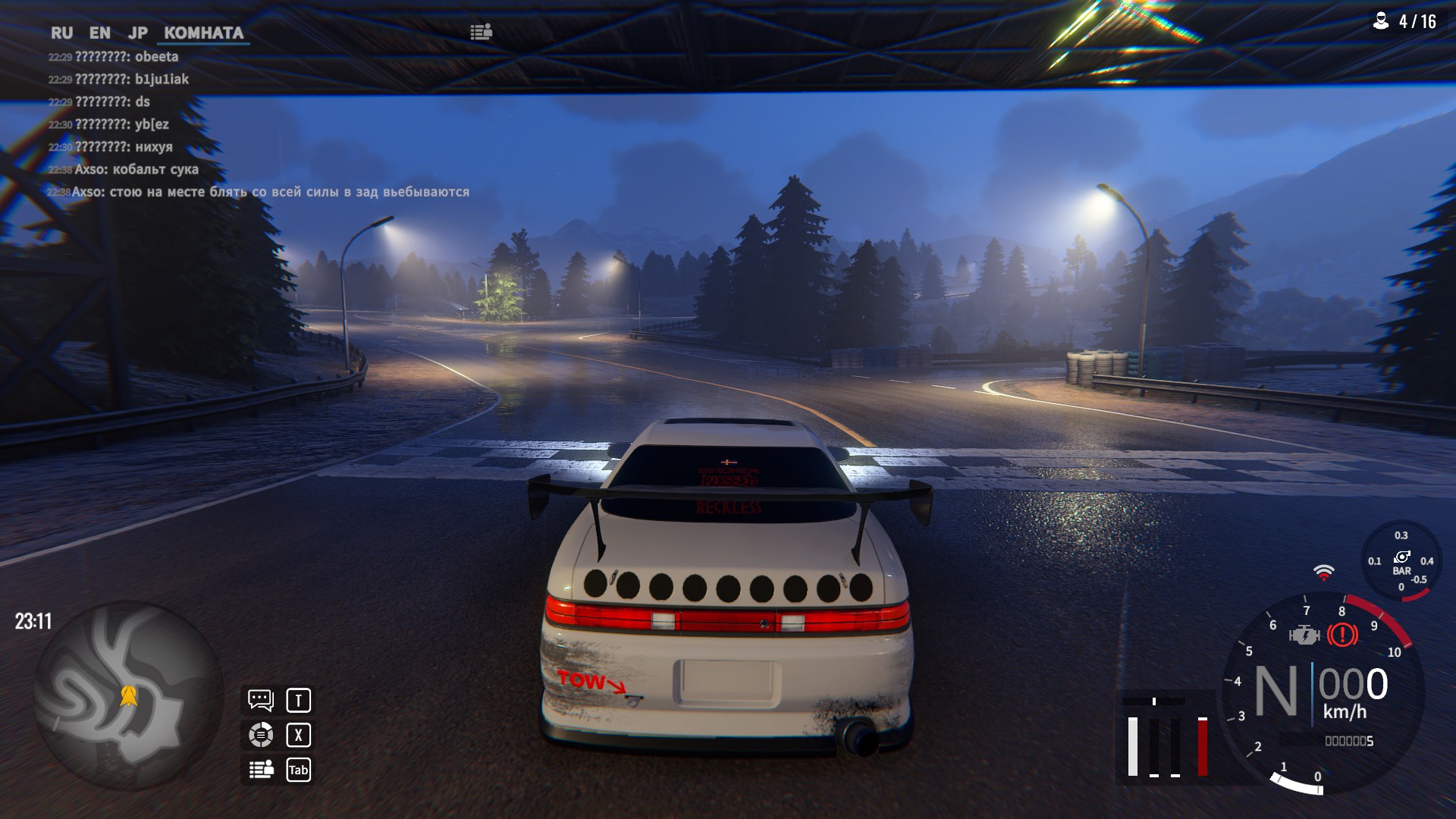Open the radial wheel menu icon

pos(261,735)
